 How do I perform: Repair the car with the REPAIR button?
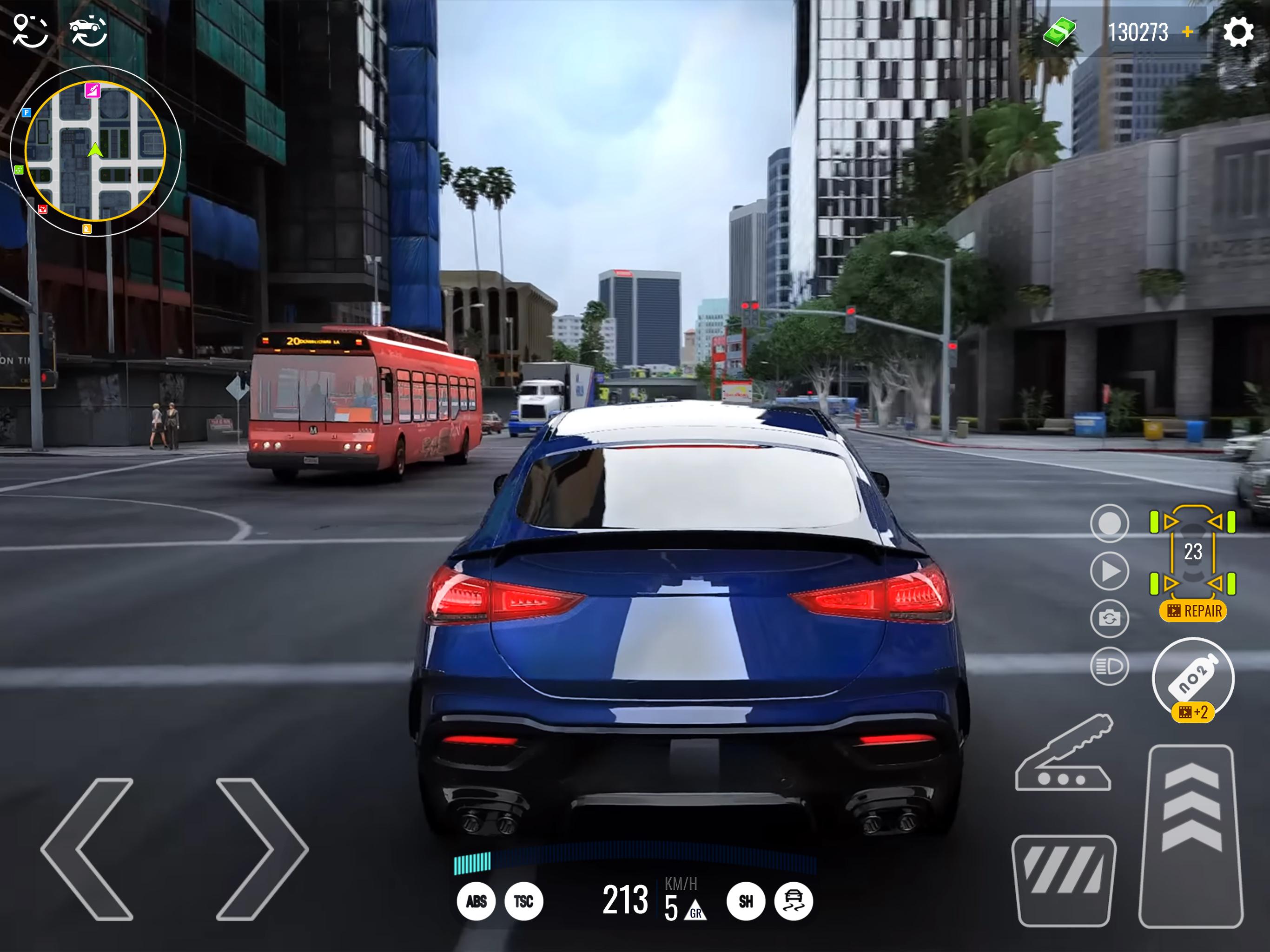point(1193,611)
